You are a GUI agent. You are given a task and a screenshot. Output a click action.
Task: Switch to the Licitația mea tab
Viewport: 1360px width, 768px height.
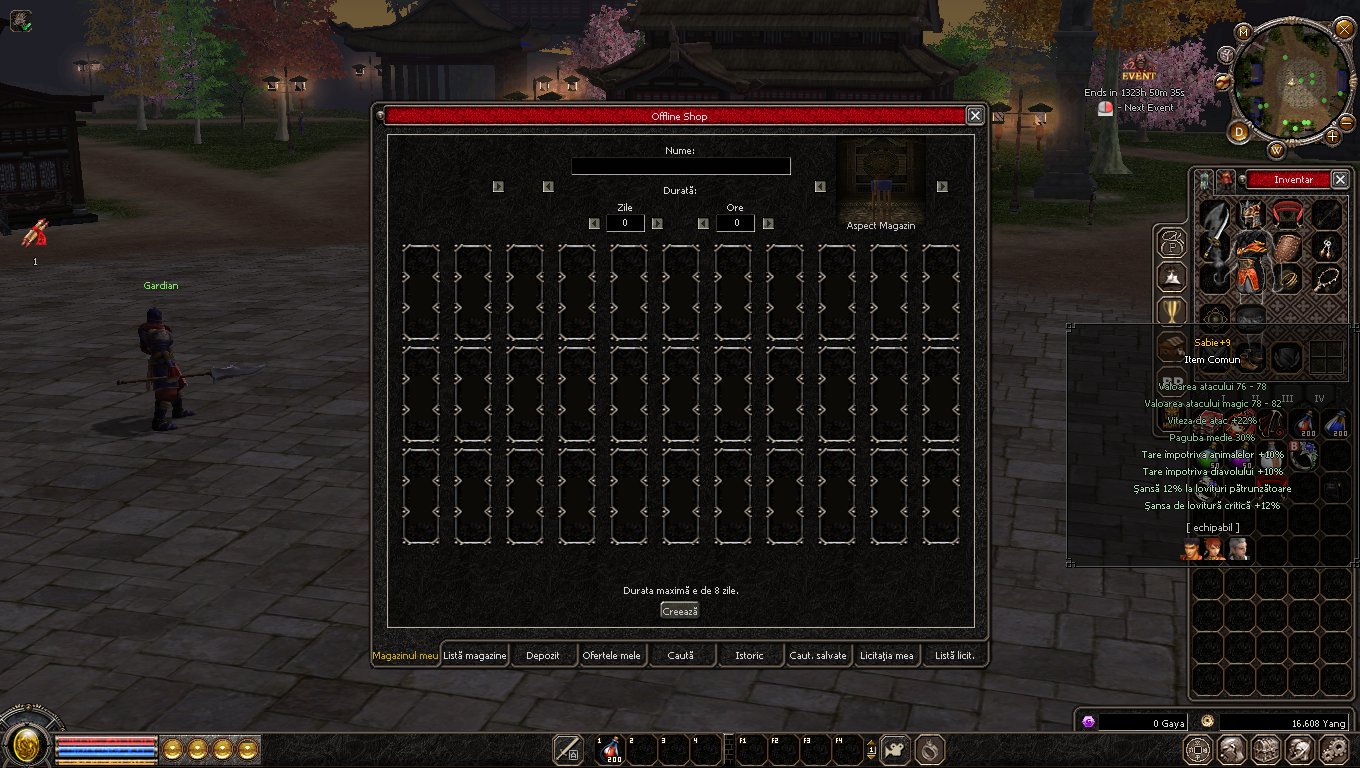(x=886, y=656)
